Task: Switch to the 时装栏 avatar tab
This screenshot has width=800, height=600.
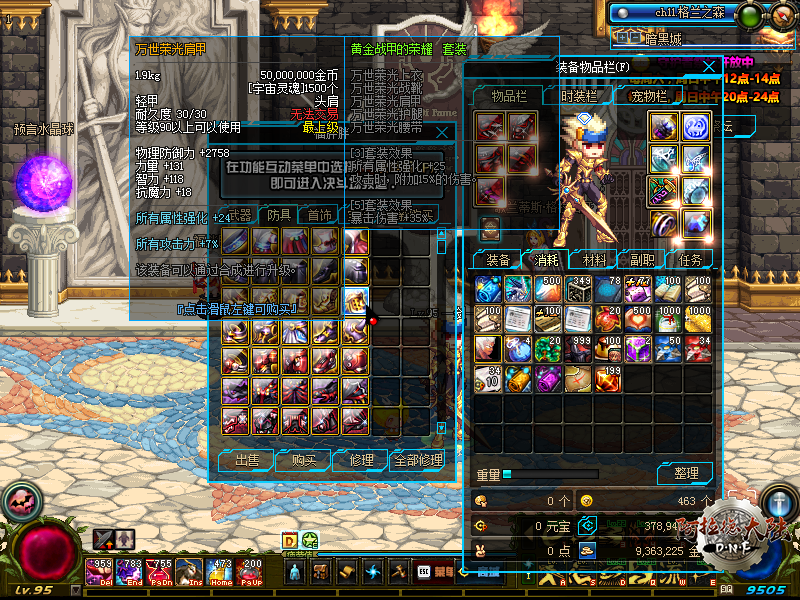Action: (579, 96)
